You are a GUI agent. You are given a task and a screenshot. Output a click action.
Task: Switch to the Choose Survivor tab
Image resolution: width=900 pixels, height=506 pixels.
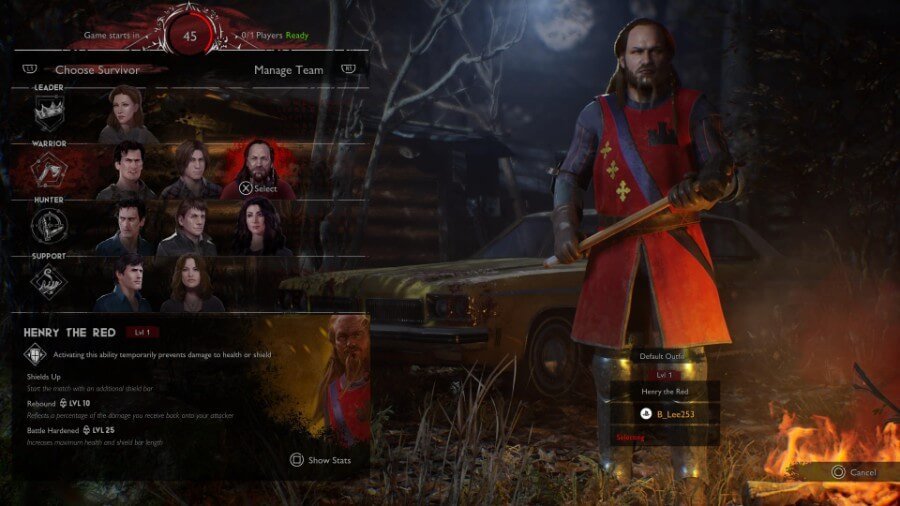click(97, 70)
